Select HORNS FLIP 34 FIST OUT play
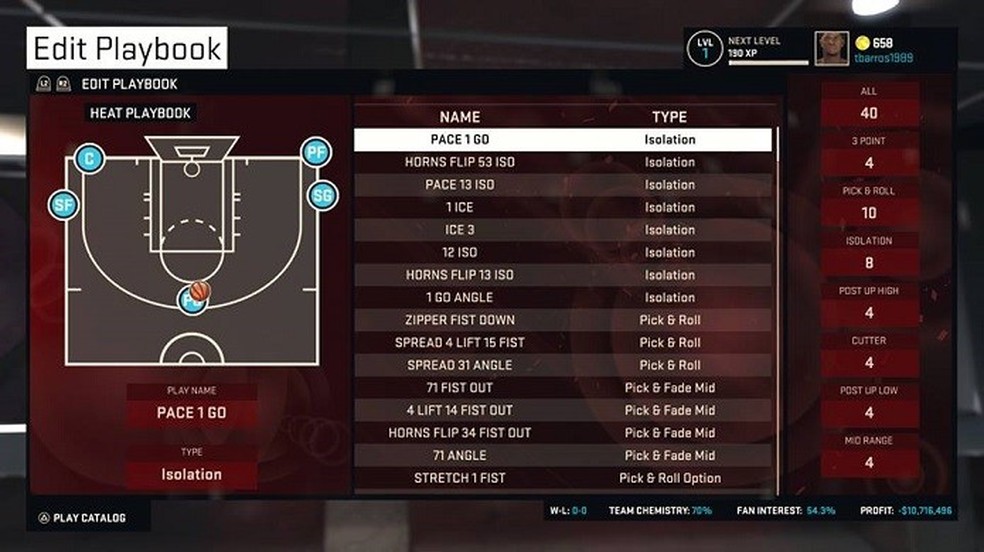Screen dimensions: 984x552 [562, 433]
